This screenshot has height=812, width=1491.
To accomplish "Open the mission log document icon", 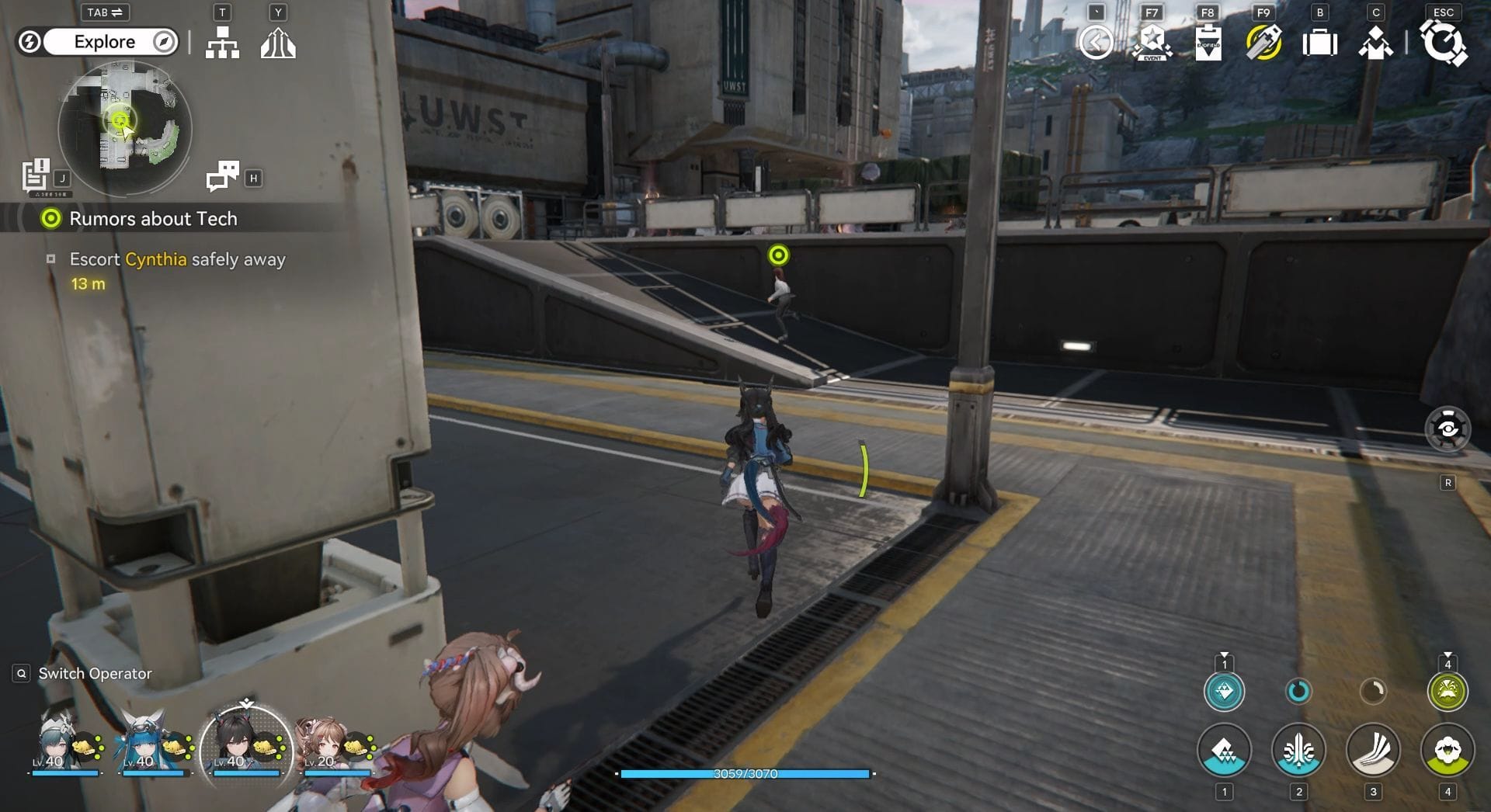I will [x=36, y=175].
